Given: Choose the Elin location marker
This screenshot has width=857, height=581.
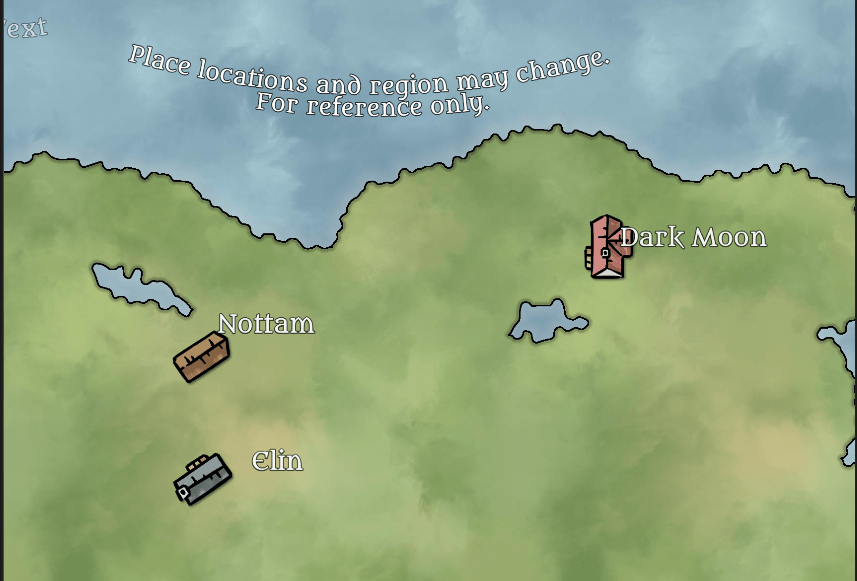Looking at the screenshot, I should (202, 479).
